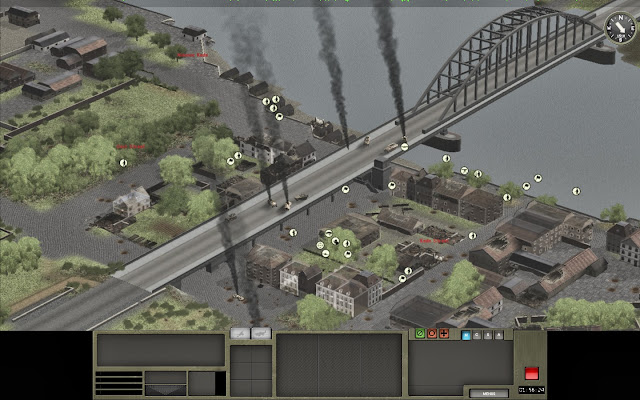Click the green slashed-circle icon

(x=419, y=333)
